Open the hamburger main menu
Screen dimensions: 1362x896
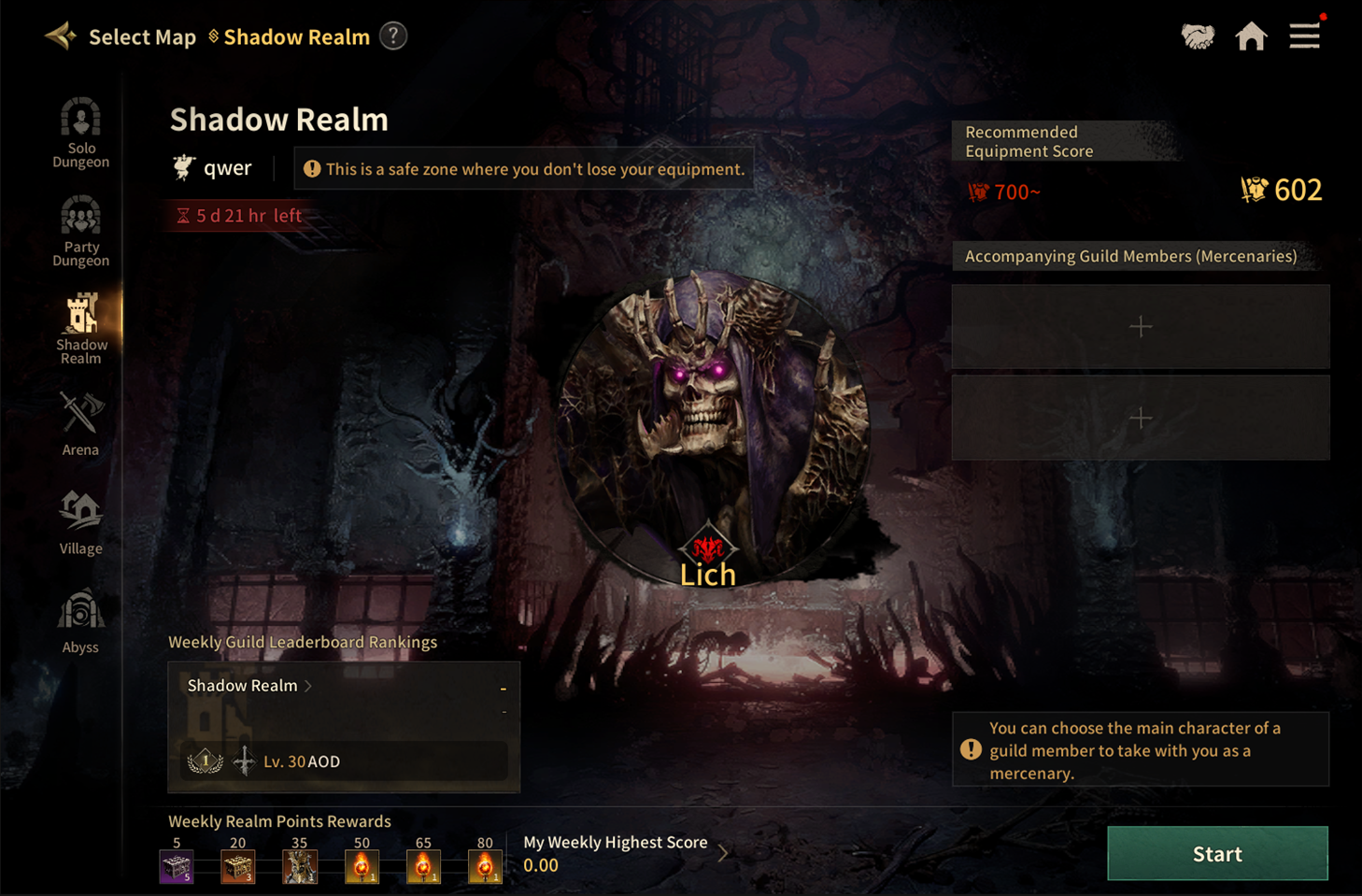click(1304, 36)
